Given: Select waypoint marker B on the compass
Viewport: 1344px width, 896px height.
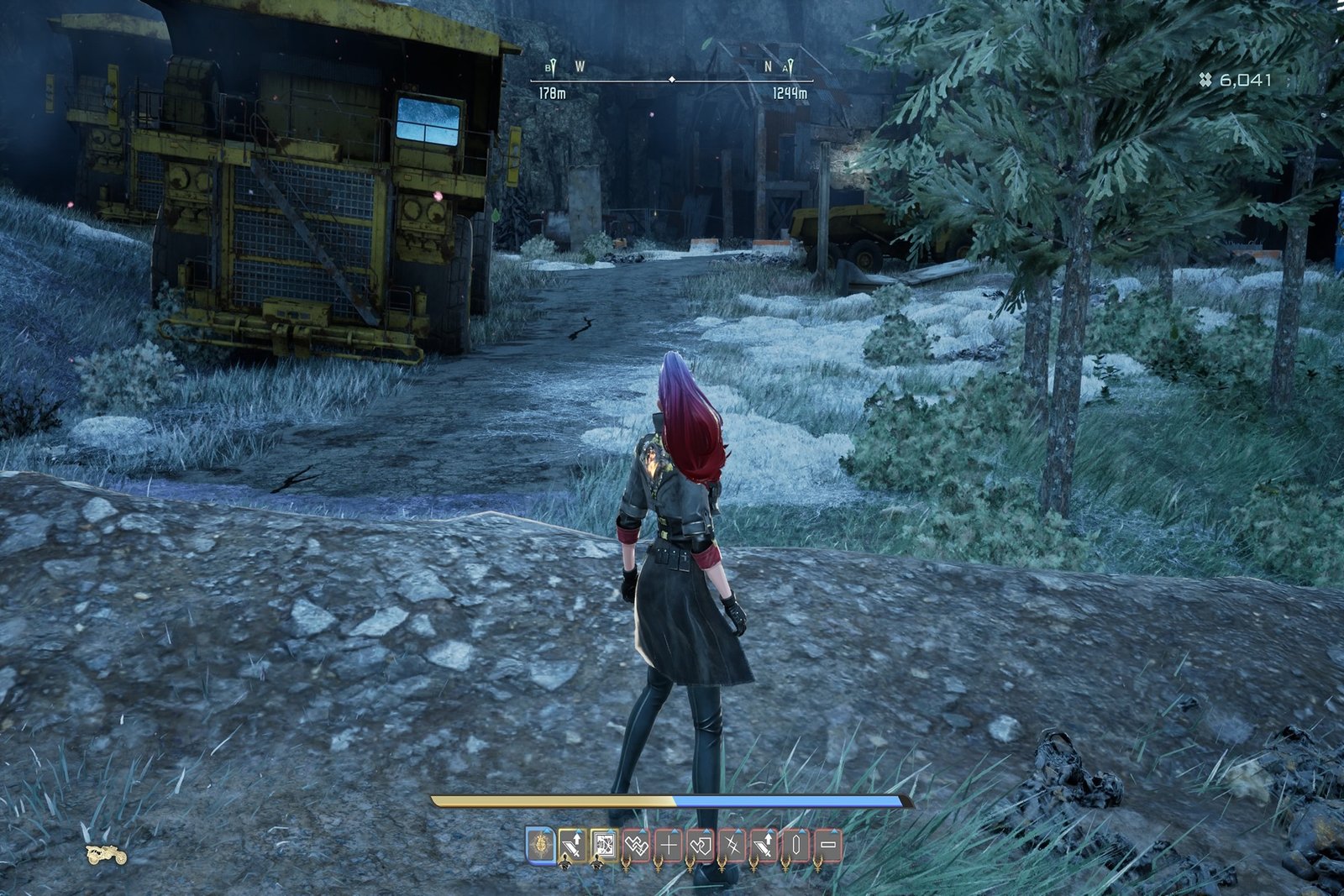Looking at the screenshot, I should (551, 67).
